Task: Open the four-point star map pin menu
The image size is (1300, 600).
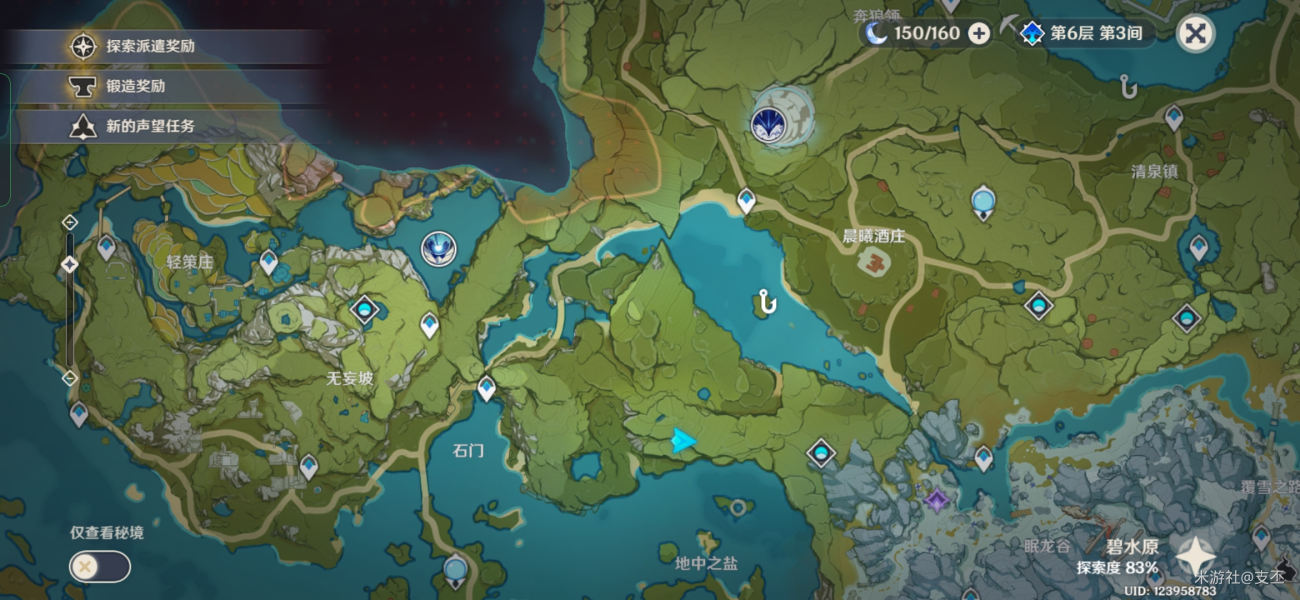Action: pyautogui.click(x=1195, y=556)
